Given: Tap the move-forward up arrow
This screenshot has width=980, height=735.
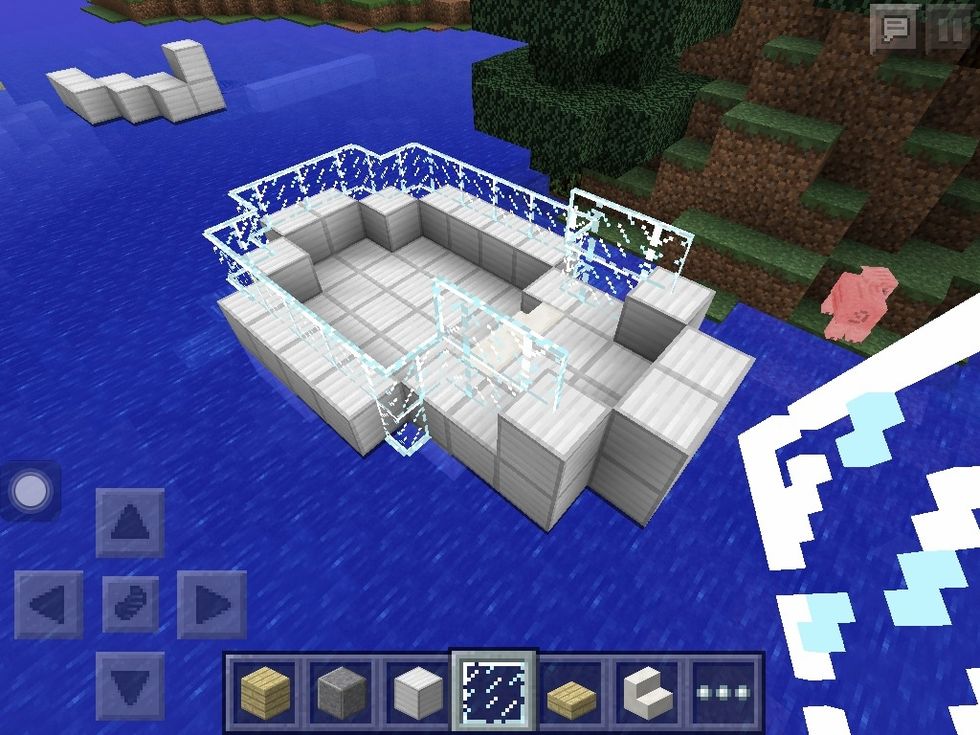Looking at the screenshot, I should [x=130, y=522].
